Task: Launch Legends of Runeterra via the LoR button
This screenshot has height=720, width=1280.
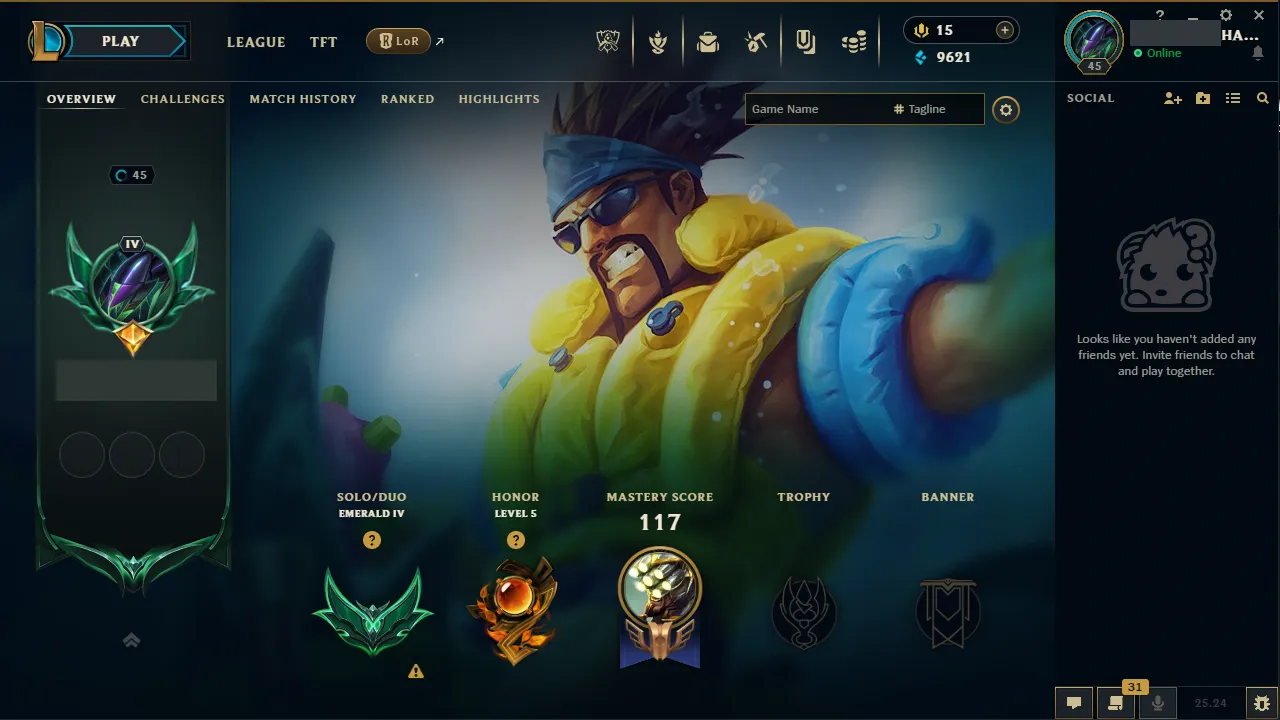Action: [x=399, y=41]
